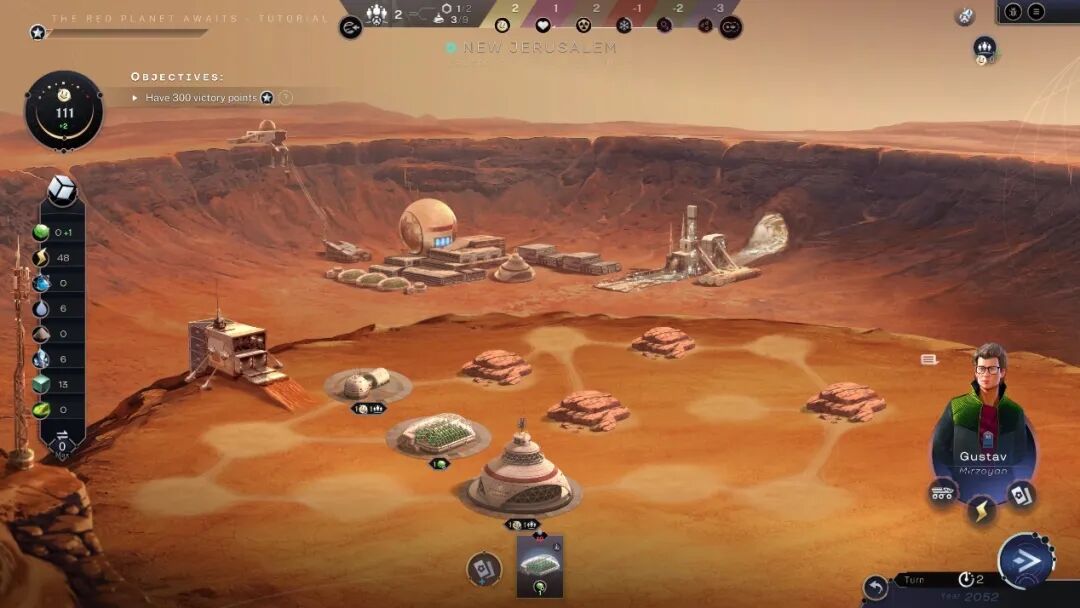Activate Gustav's lightning bolt action
The width and height of the screenshot is (1080, 608).
click(981, 511)
